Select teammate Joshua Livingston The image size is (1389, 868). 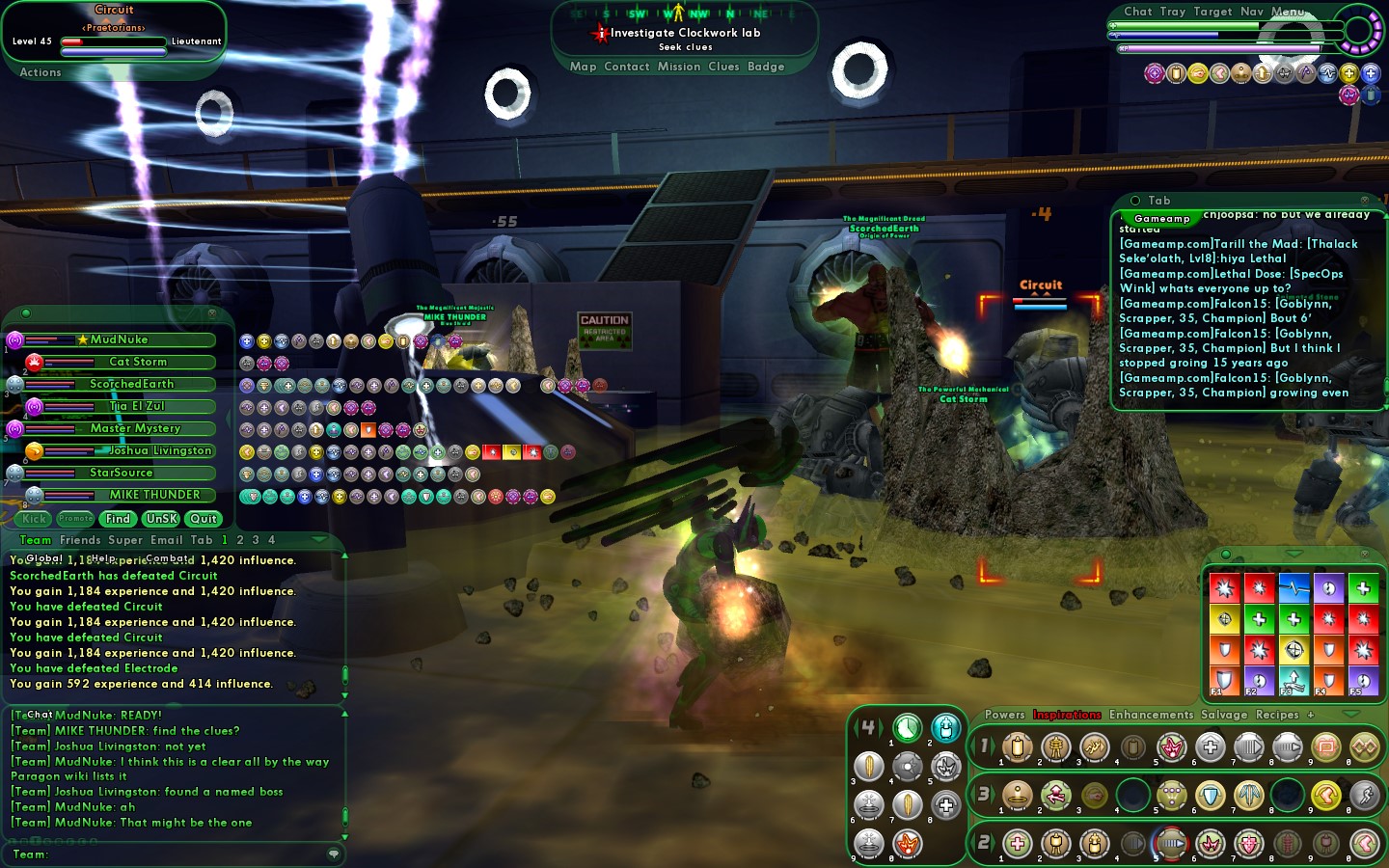click(x=159, y=450)
